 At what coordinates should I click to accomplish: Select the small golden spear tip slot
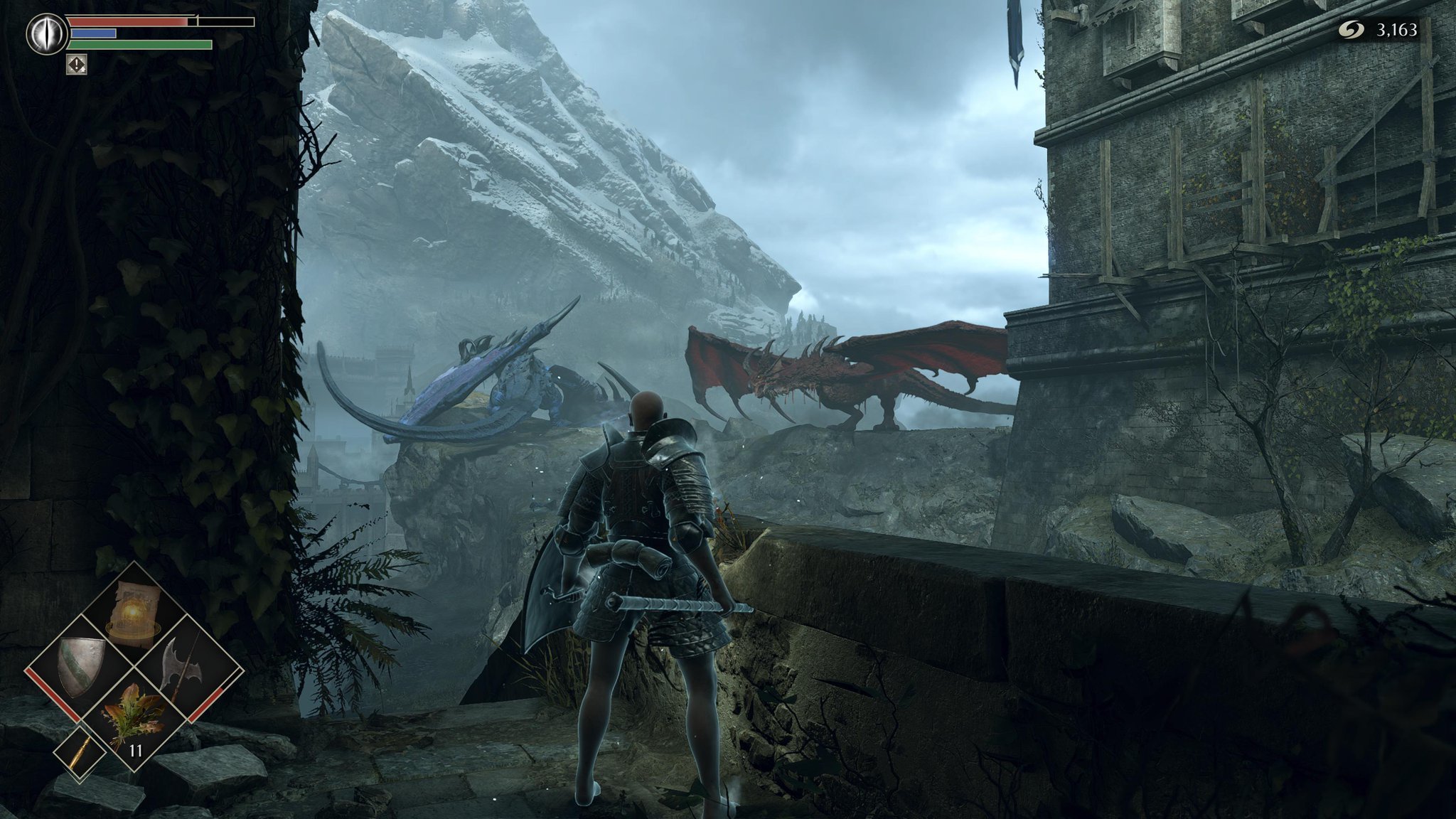coord(81,754)
